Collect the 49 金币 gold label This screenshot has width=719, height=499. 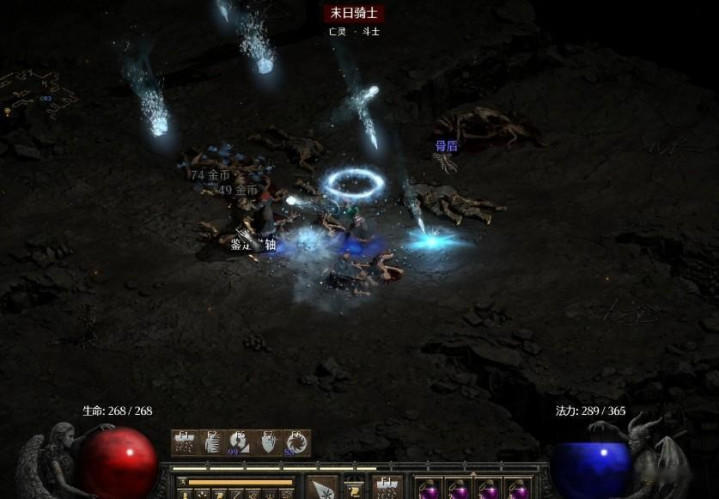pos(238,190)
